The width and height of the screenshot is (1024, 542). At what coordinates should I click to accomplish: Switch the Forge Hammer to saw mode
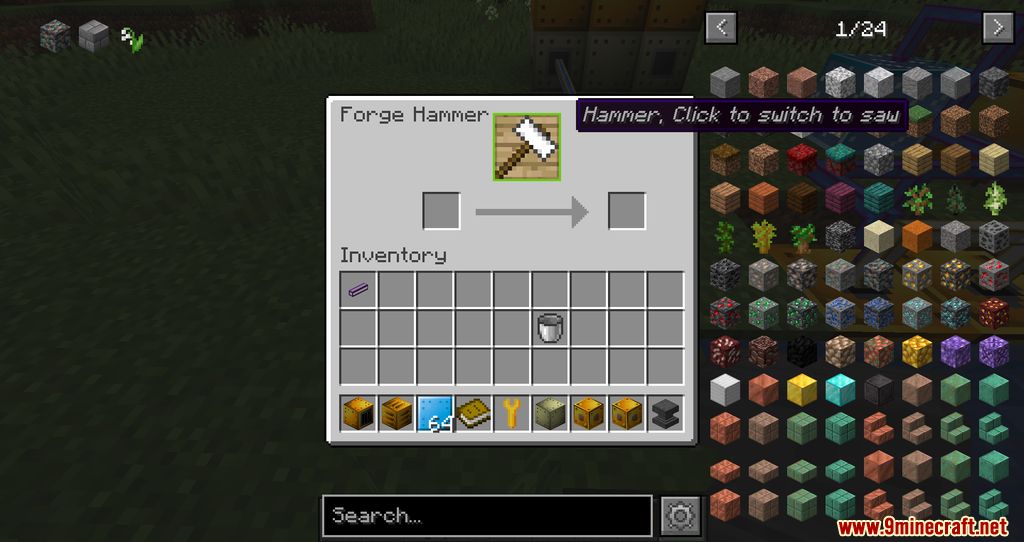point(526,147)
